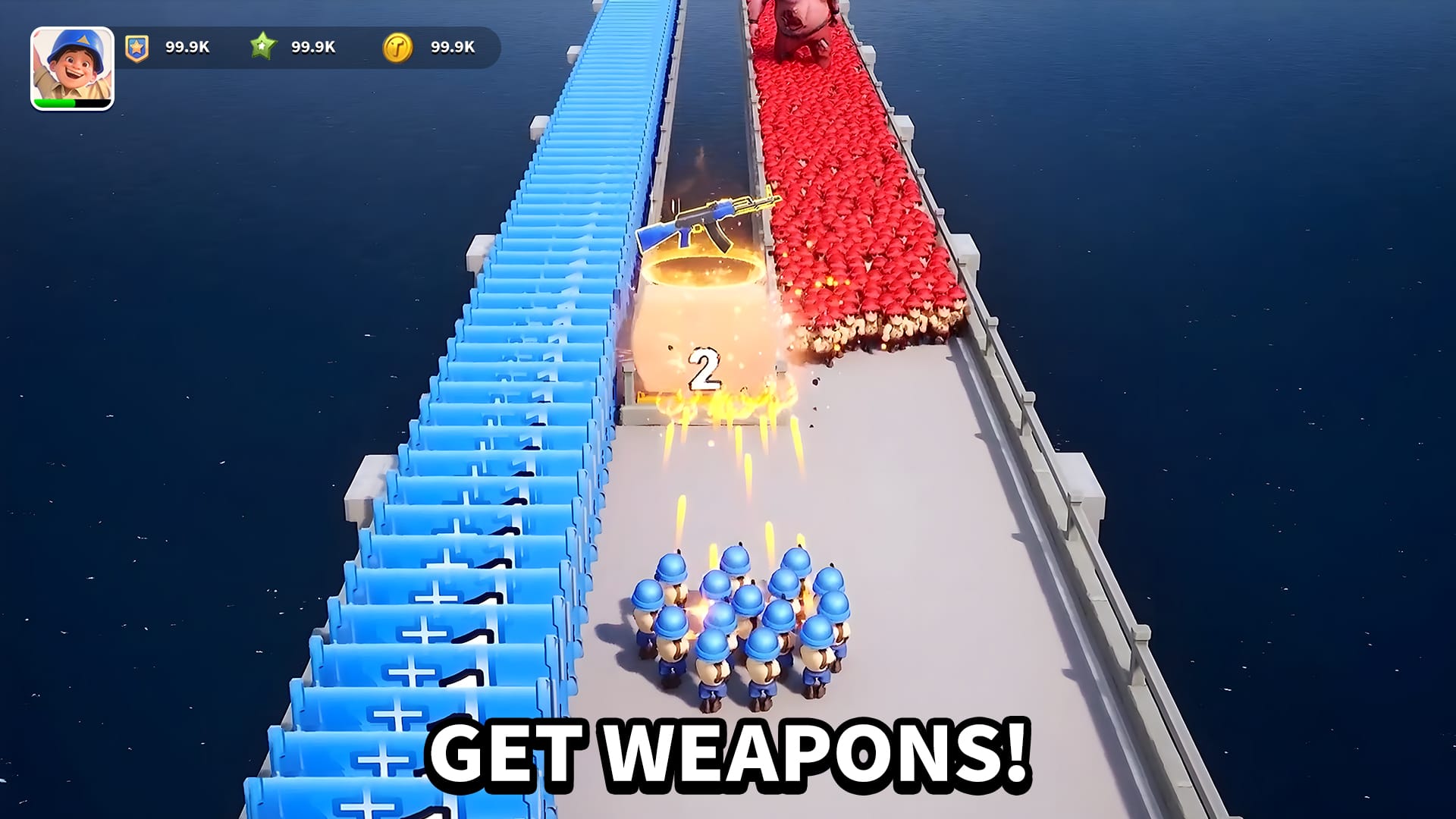Tap the shield counter showing 99.9K
This screenshot has height=819, width=1456.
186,47
